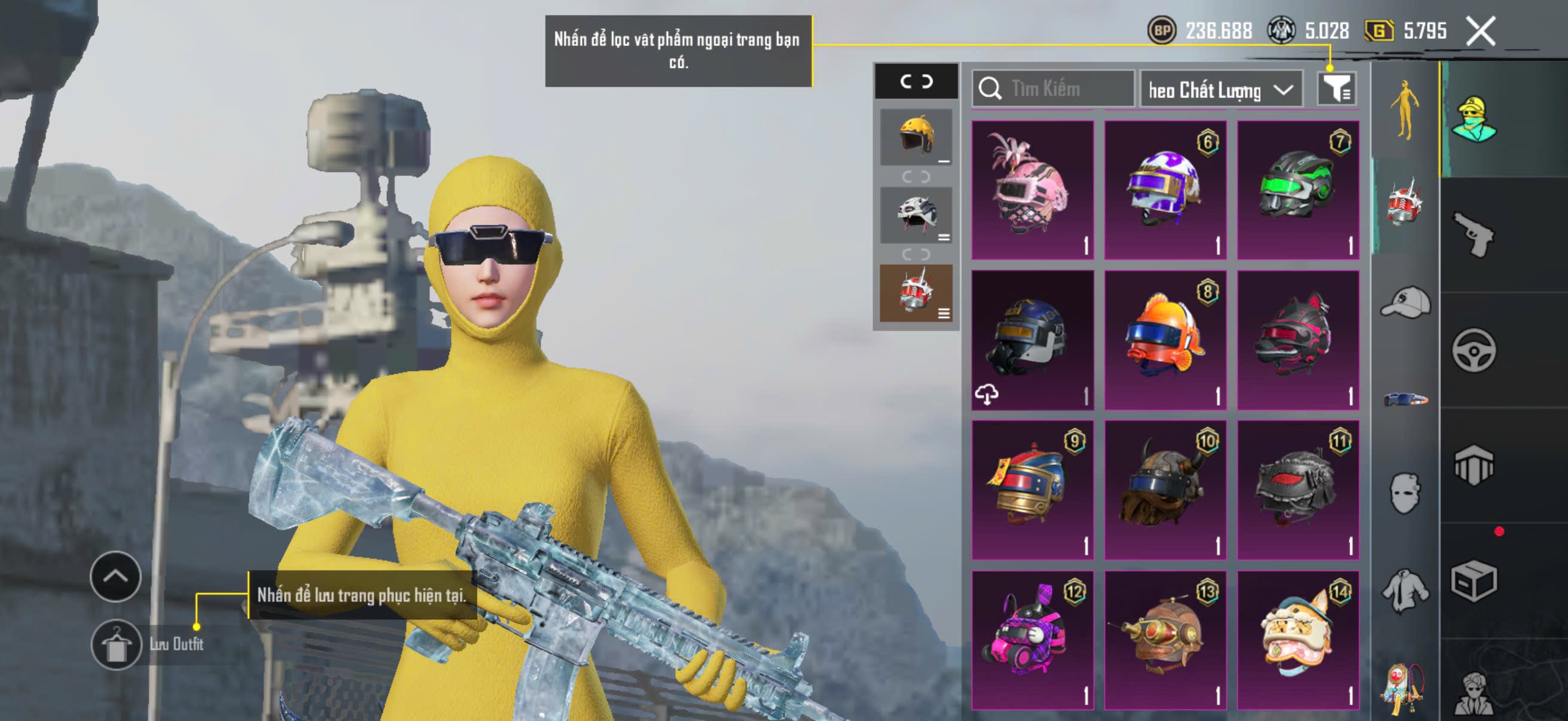Image resolution: width=1568 pixels, height=721 pixels.
Task: Open the jacket clothing category
Action: (1405, 590)
